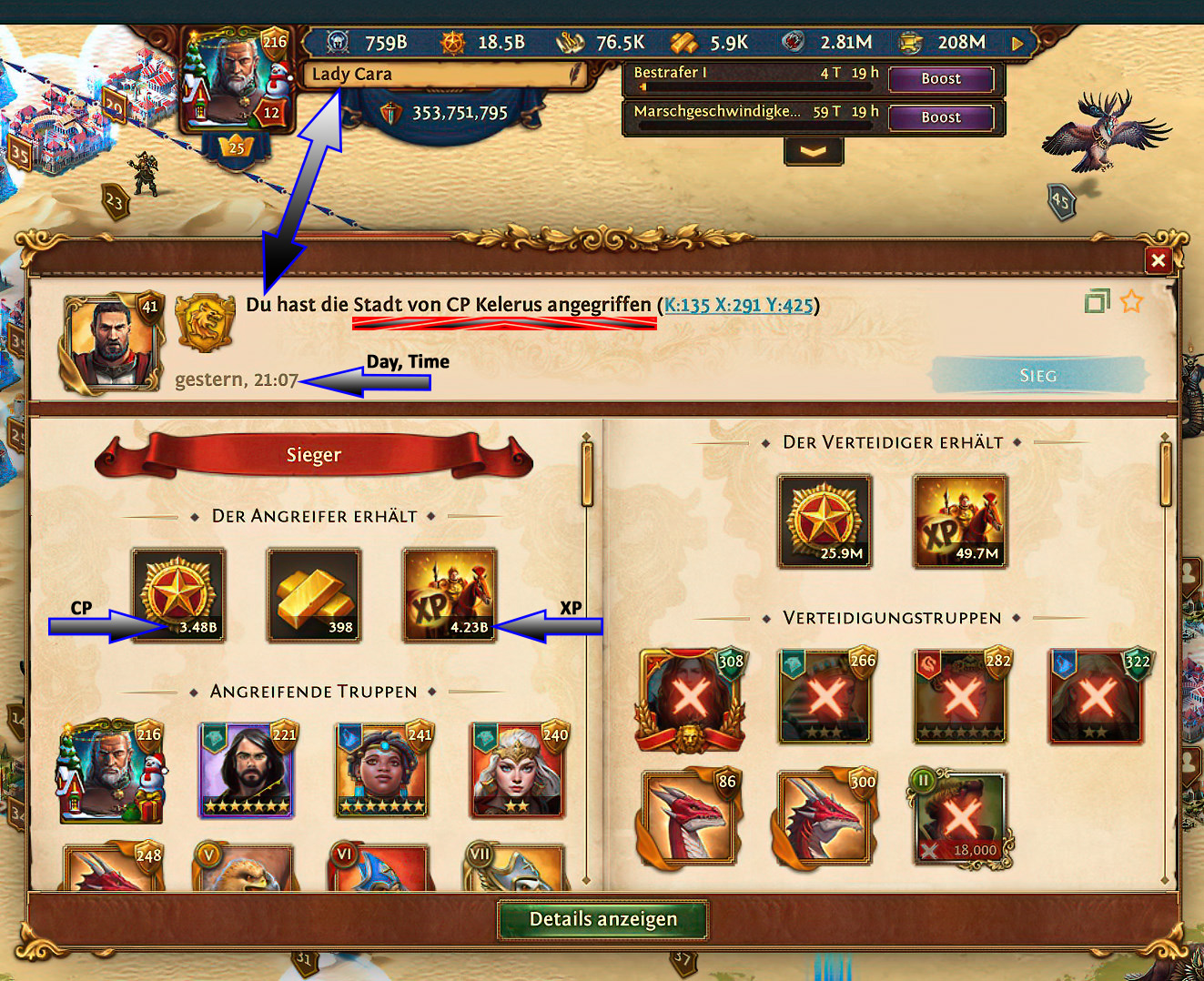Boost the Bestrafer I timer
Screen dimensions: 1204x981
tap(940, 79)
